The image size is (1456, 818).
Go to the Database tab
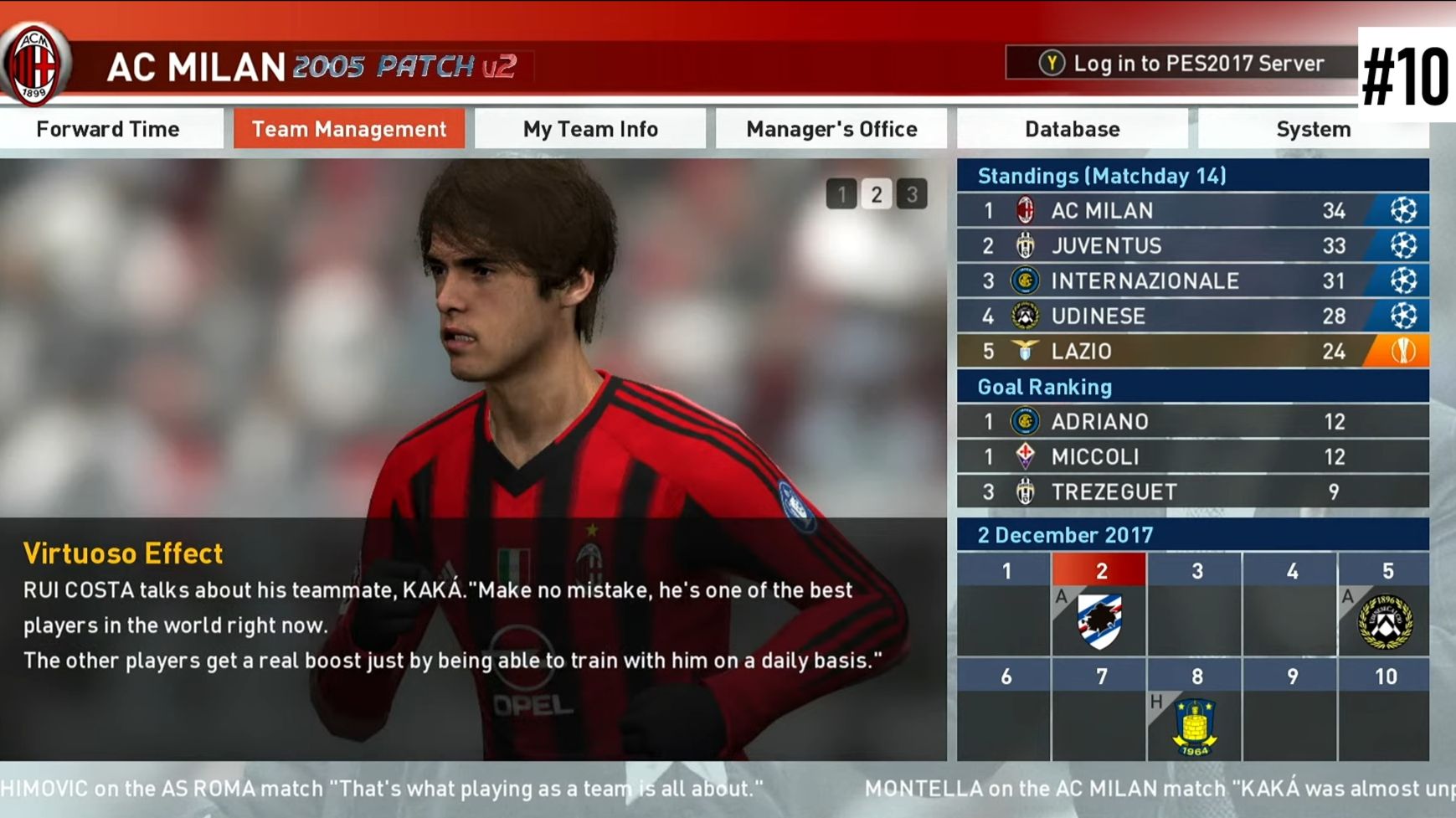point(1073,129)
